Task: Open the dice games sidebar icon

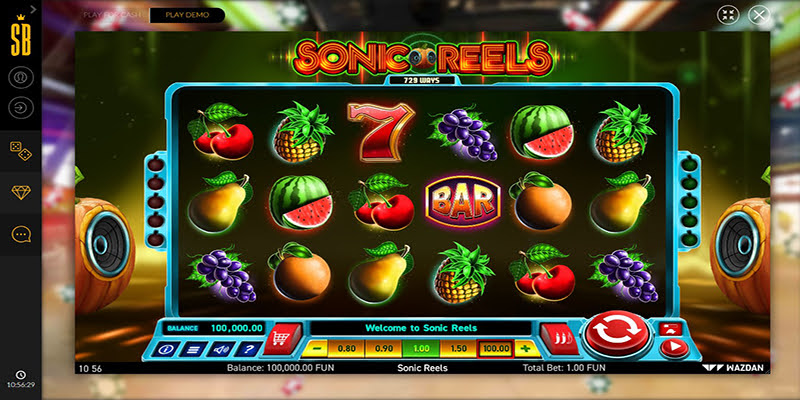Action: (20, 148)
